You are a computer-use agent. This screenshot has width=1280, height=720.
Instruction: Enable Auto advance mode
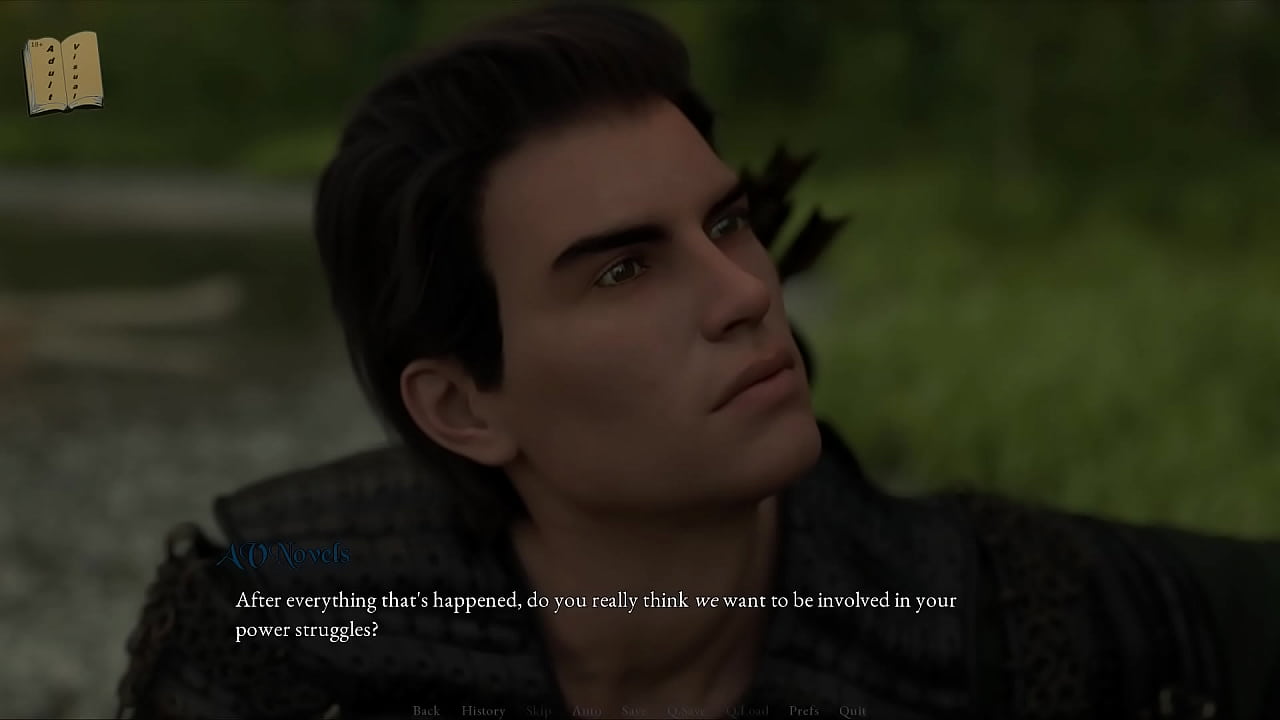tap(587, 711)
